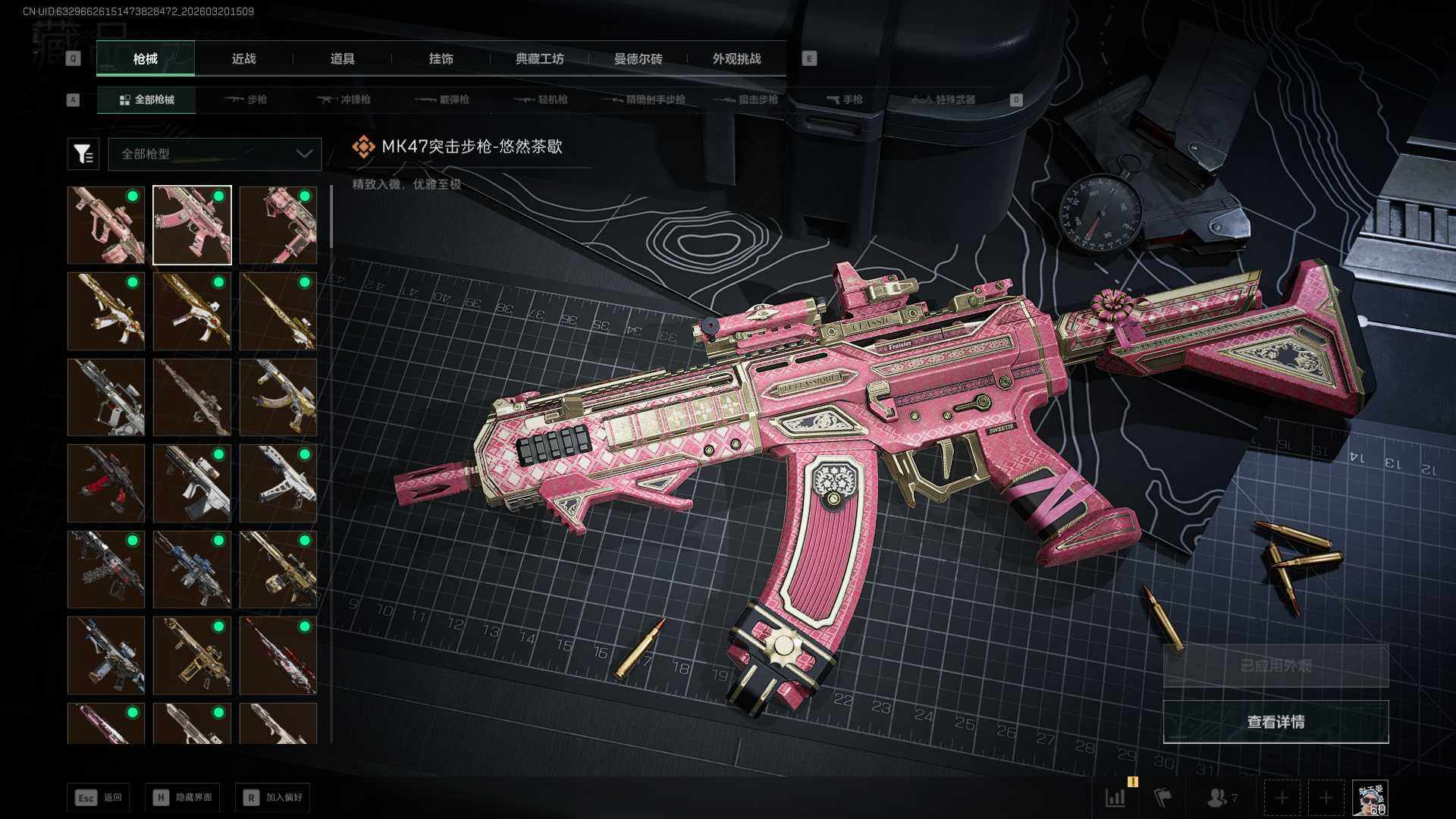
Task: Choose the 霰弹枪 shotgun category
Action: click(x=442, y=99)
